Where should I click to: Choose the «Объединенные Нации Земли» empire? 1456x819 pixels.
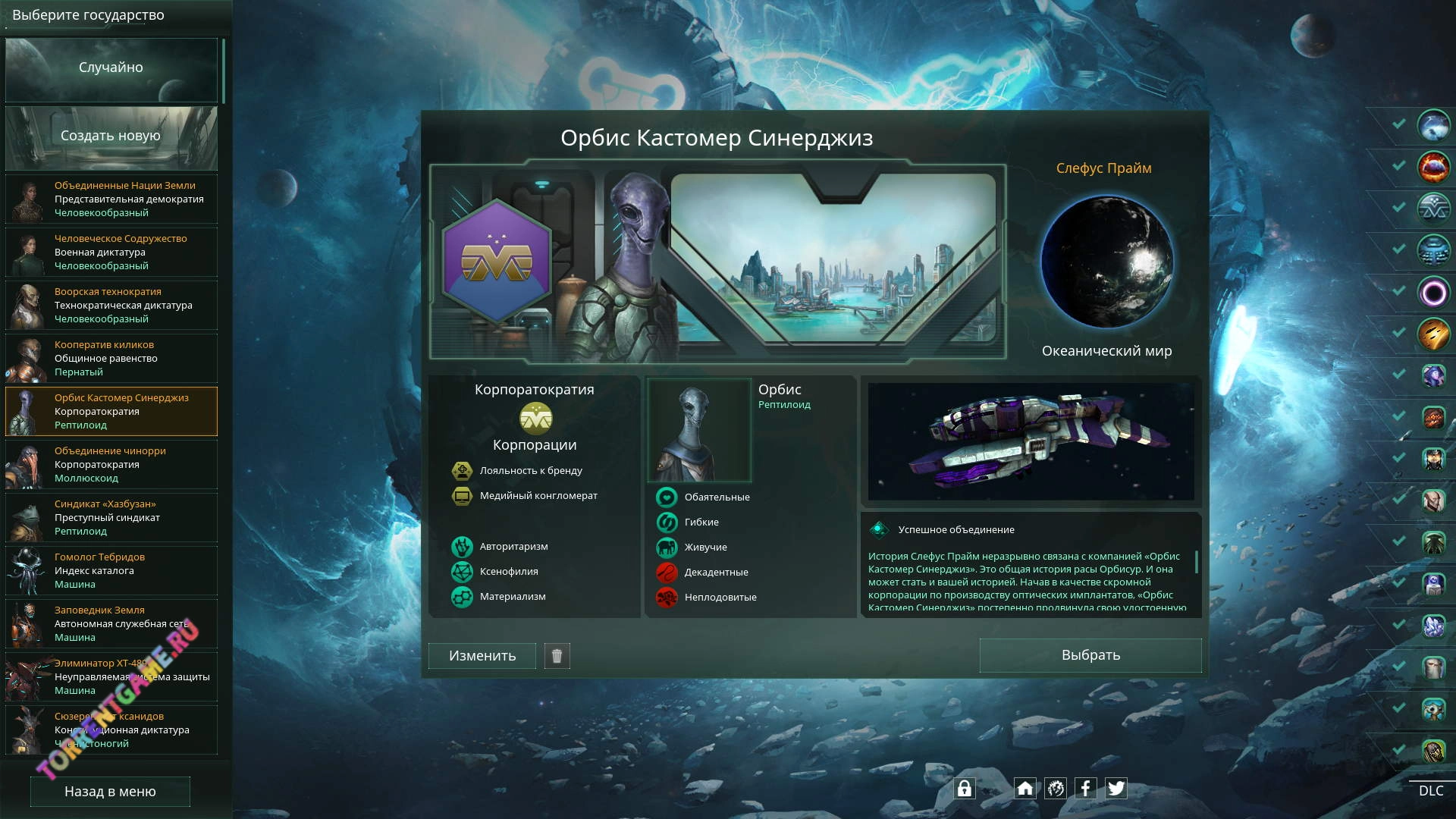point(111,199)
